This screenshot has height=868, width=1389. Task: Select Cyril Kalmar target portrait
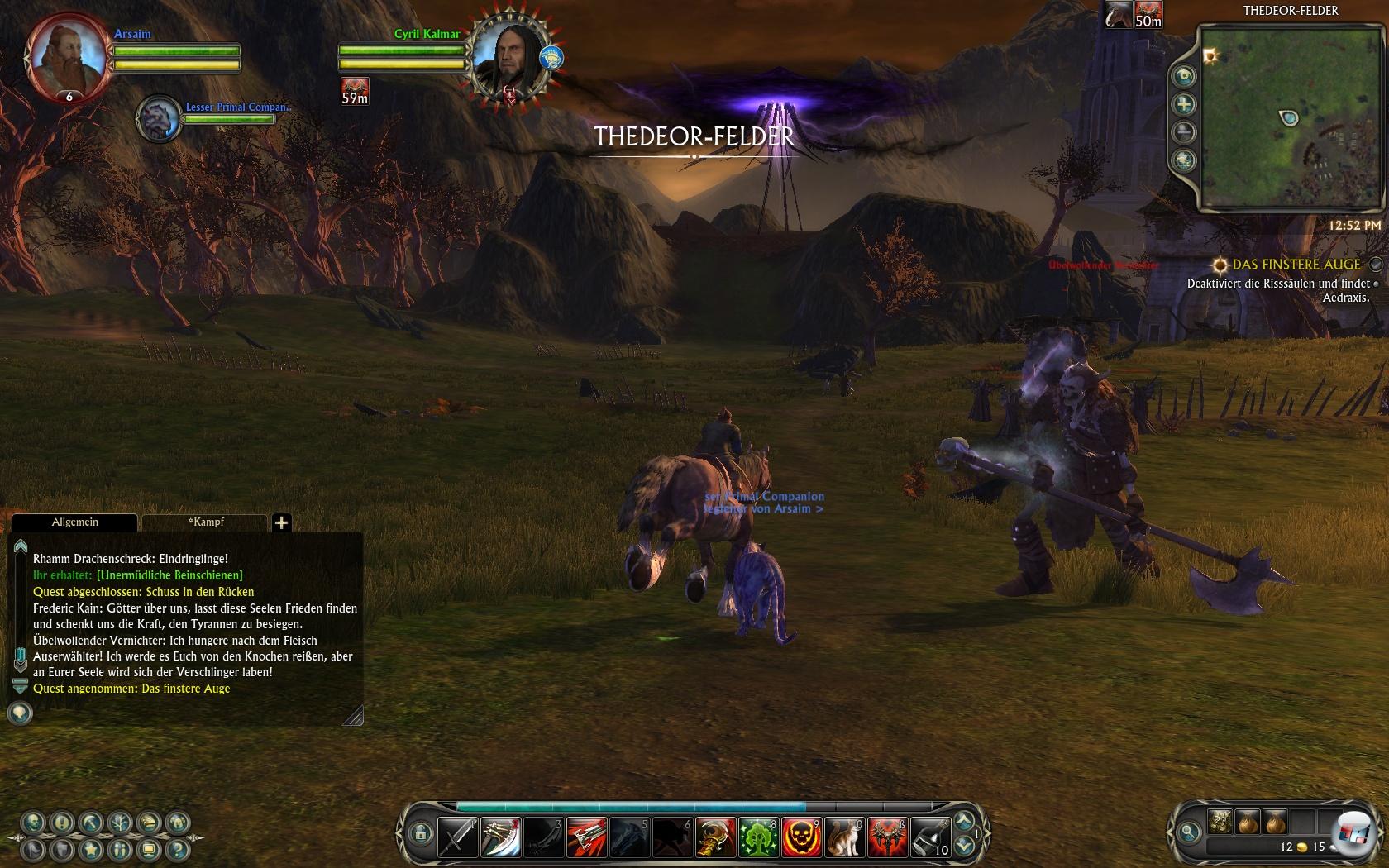[x=509, y=56]
